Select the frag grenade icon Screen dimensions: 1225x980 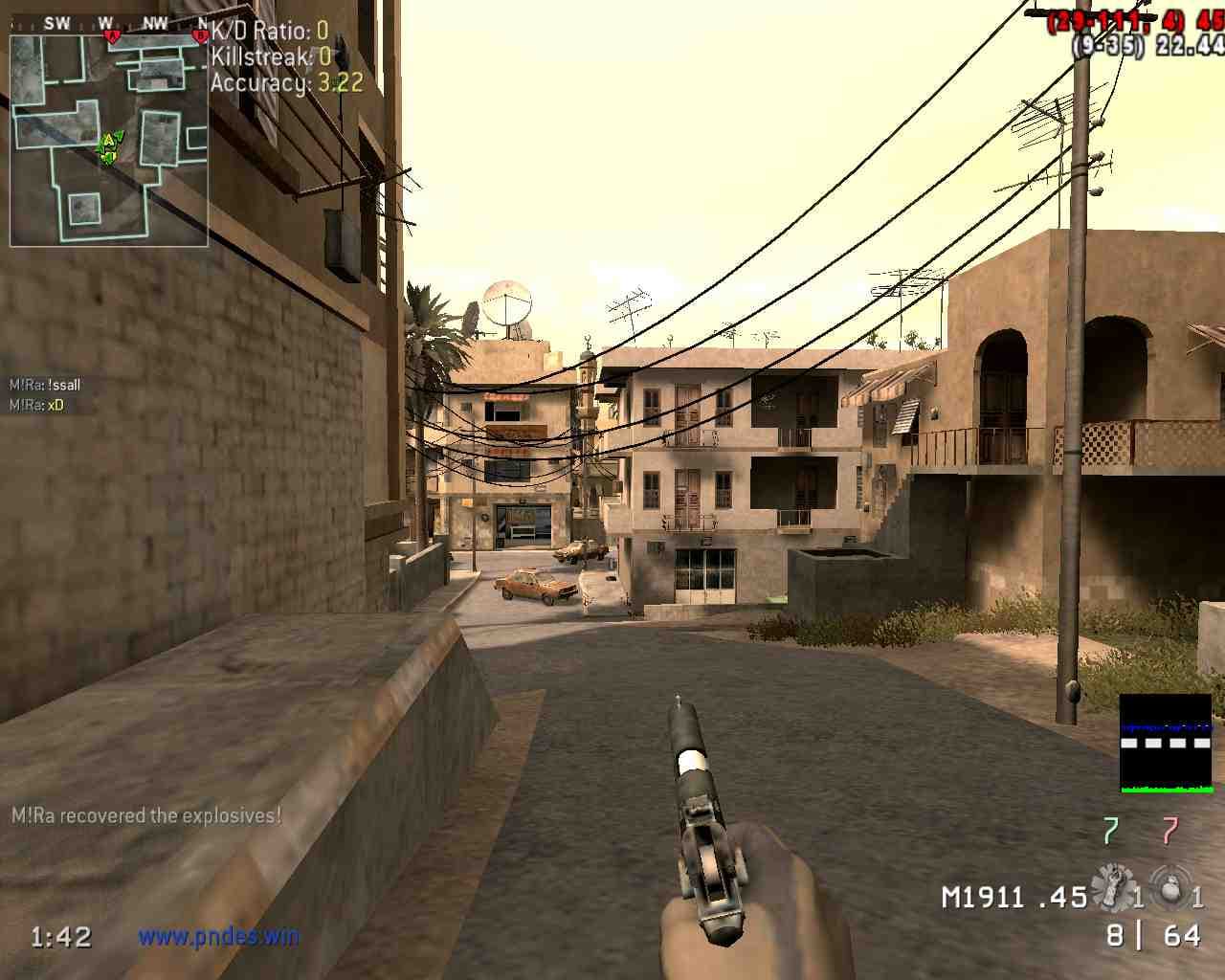click(x=1169, y=886)
